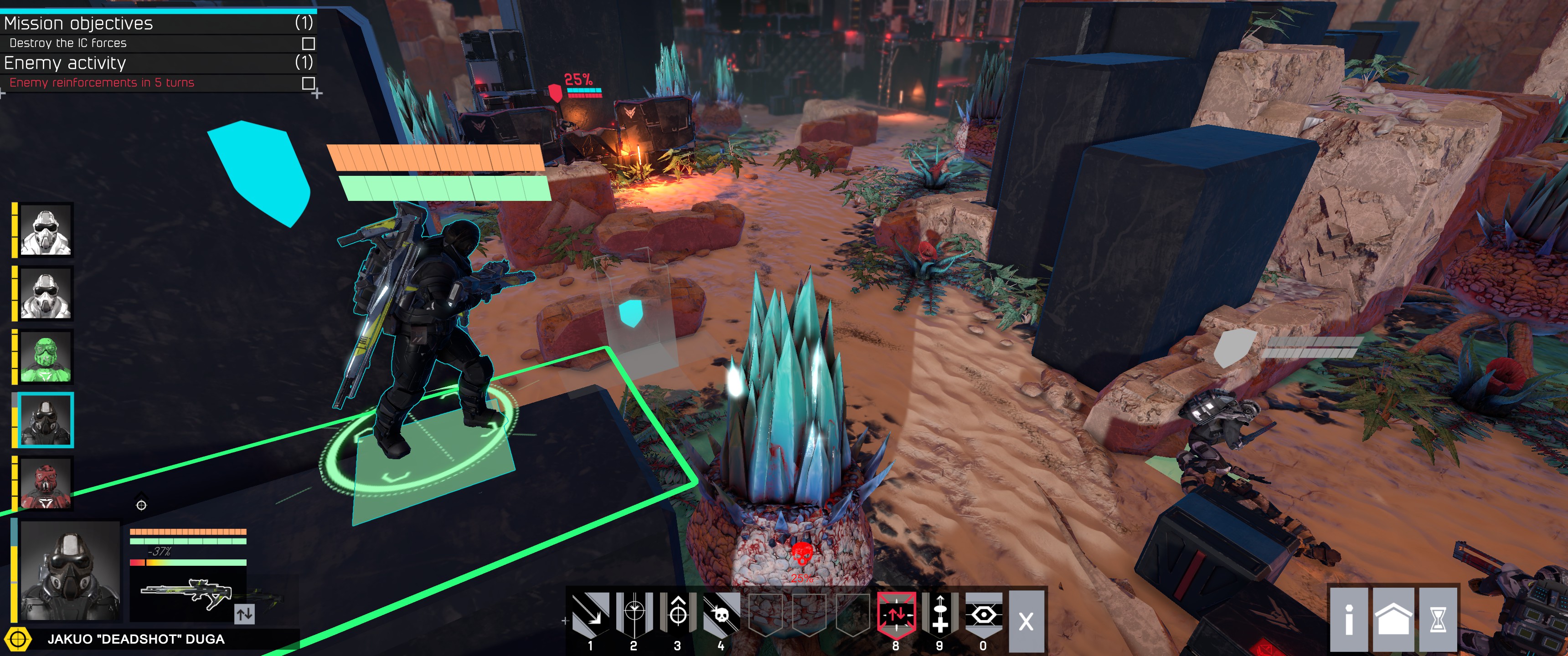The image size is (1568, 656).
Task: Activate the cross and arrow ability in slot 9
Action: [x=940, y=615]
